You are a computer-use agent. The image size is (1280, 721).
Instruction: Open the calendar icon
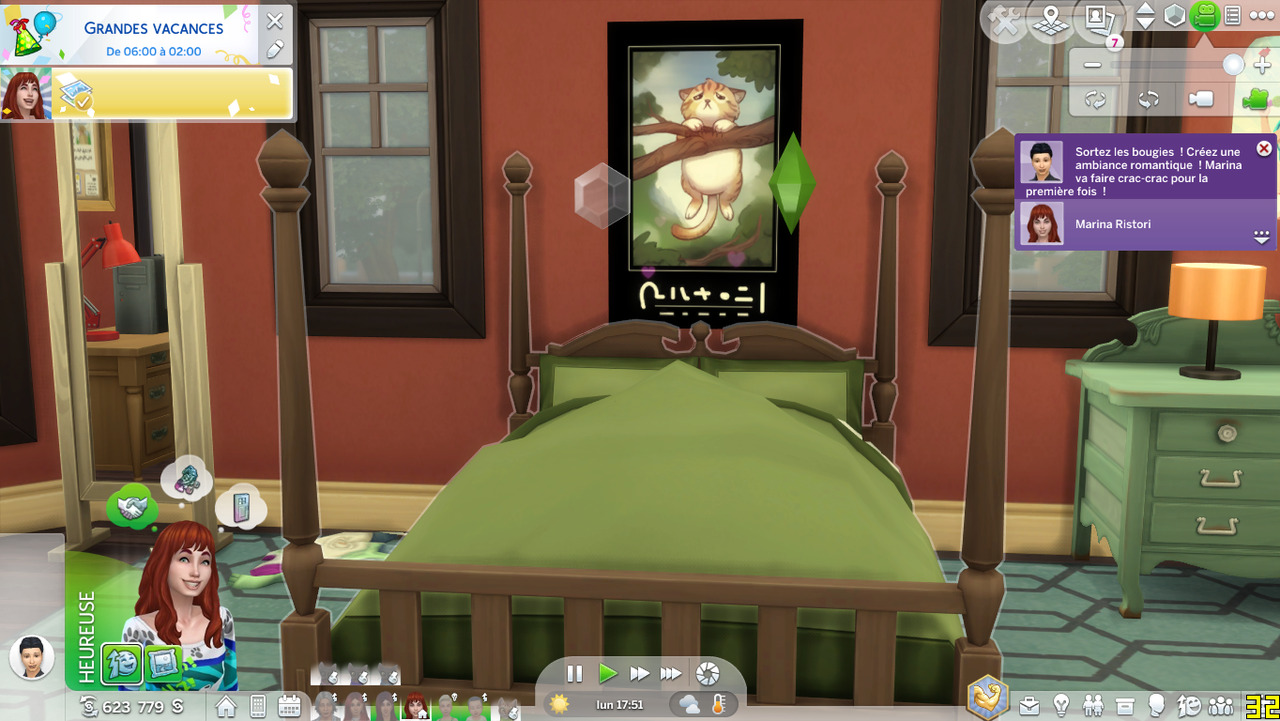[x=290, y=706]
